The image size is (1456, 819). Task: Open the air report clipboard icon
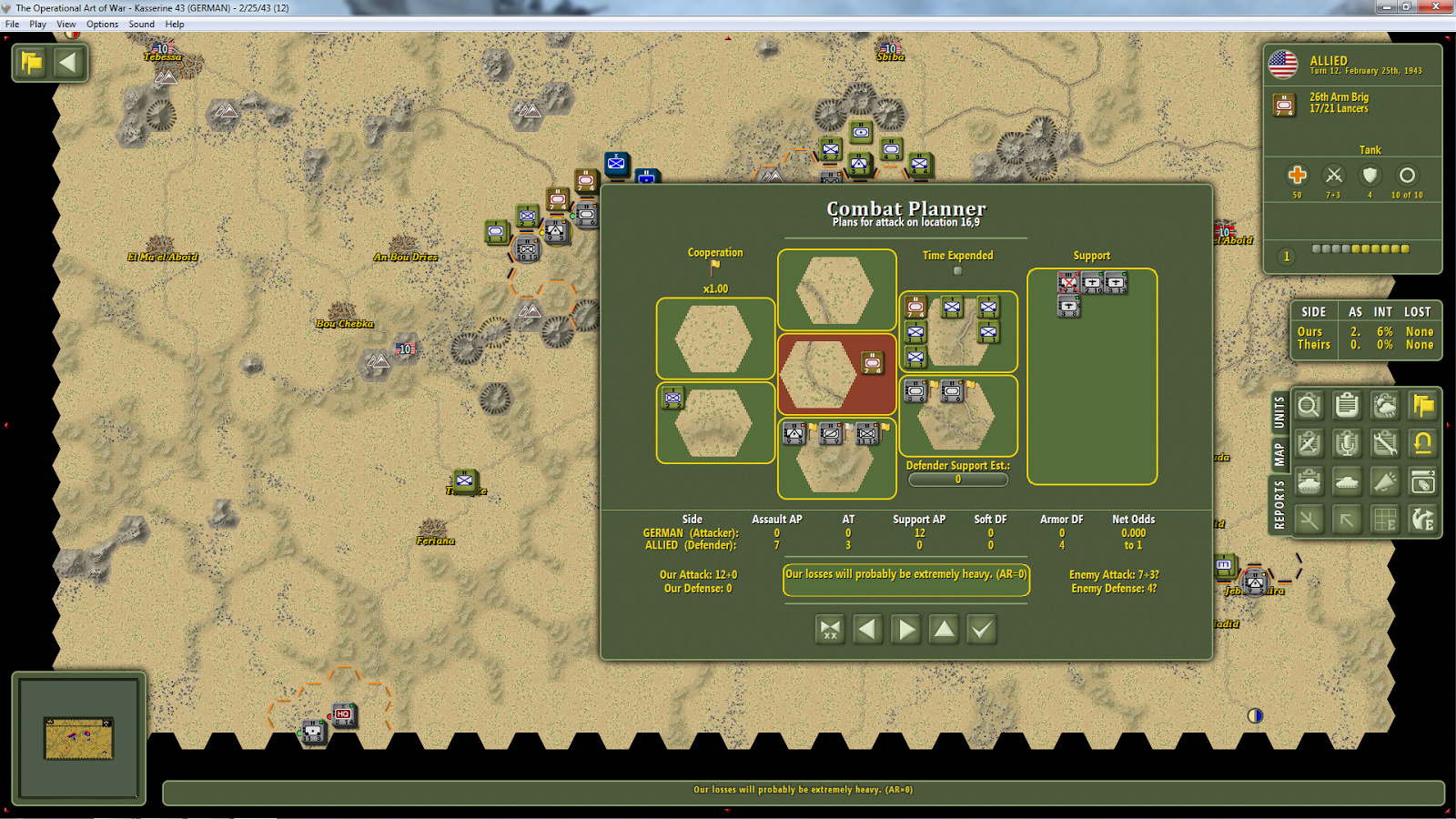point(1309,443)
